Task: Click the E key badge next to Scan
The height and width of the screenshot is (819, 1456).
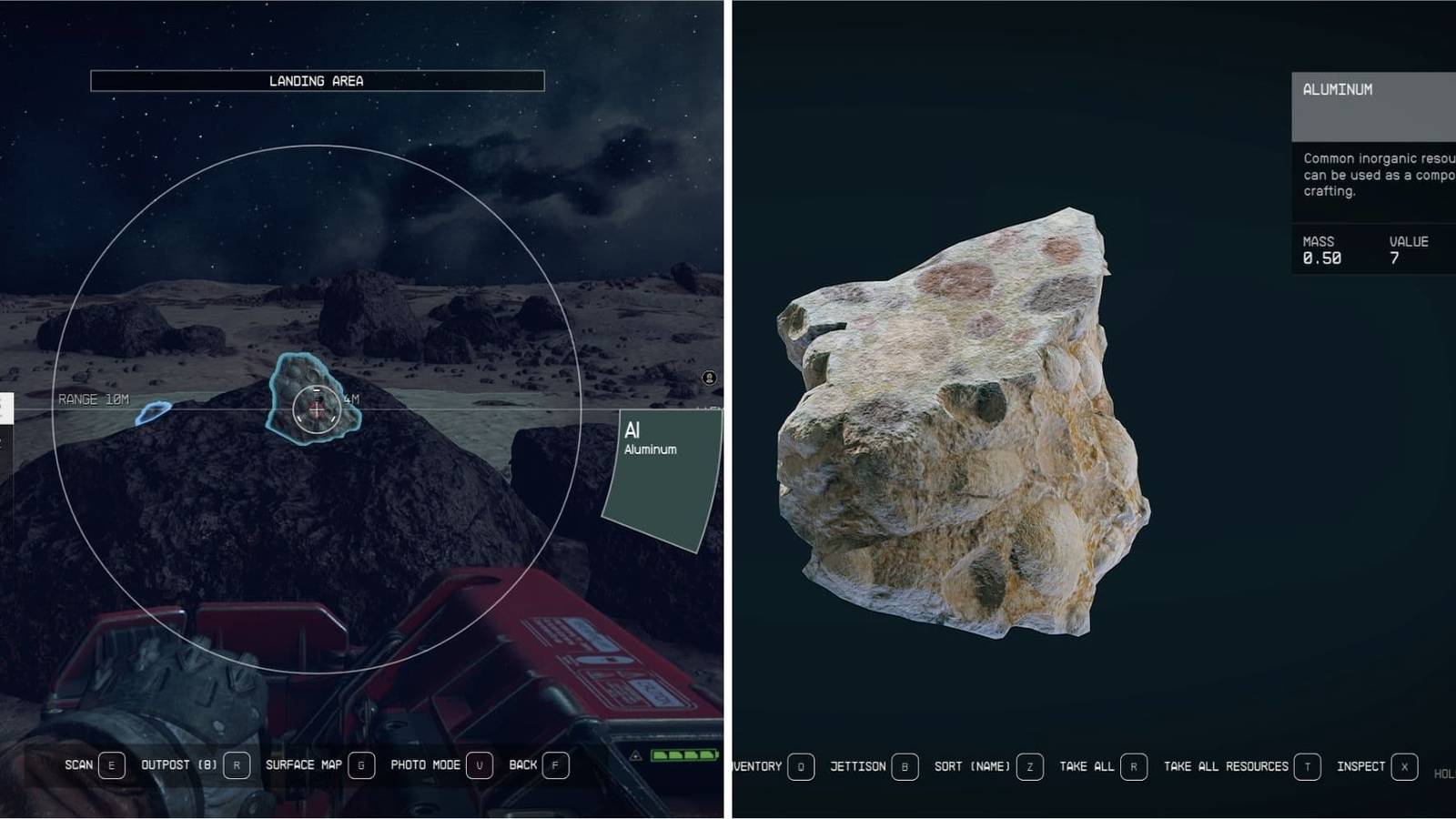Action: click(111, 765)
